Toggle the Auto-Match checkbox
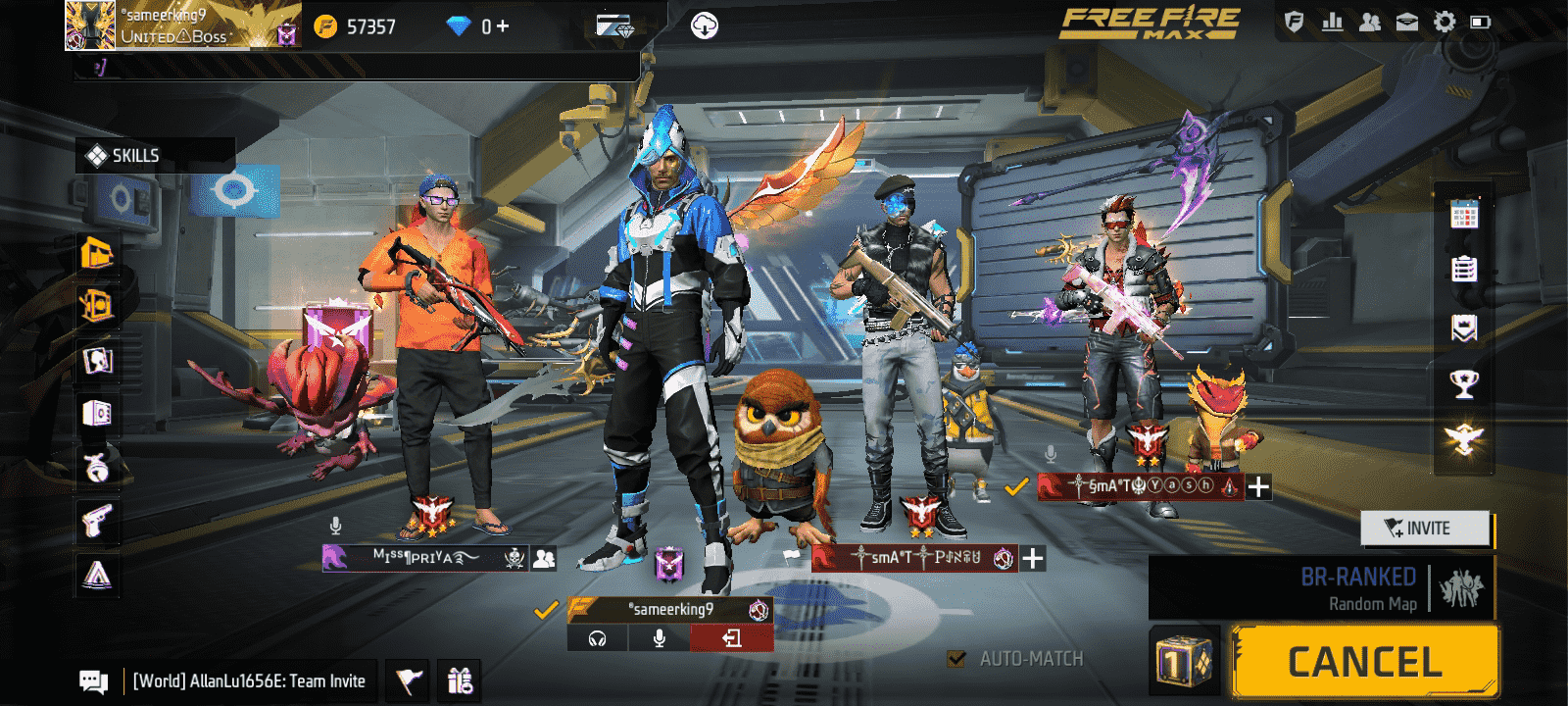Screen dimensions: 1568x706 [x=956, y=659]
